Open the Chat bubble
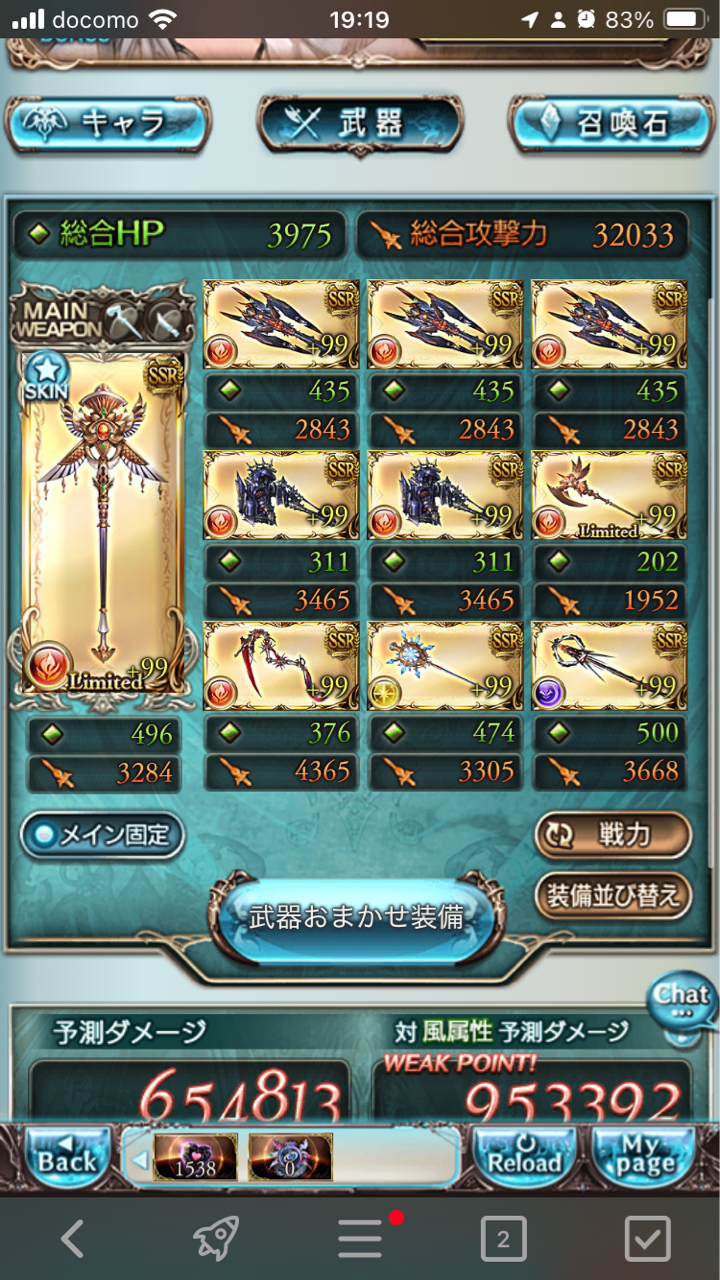 (682, 1000)
